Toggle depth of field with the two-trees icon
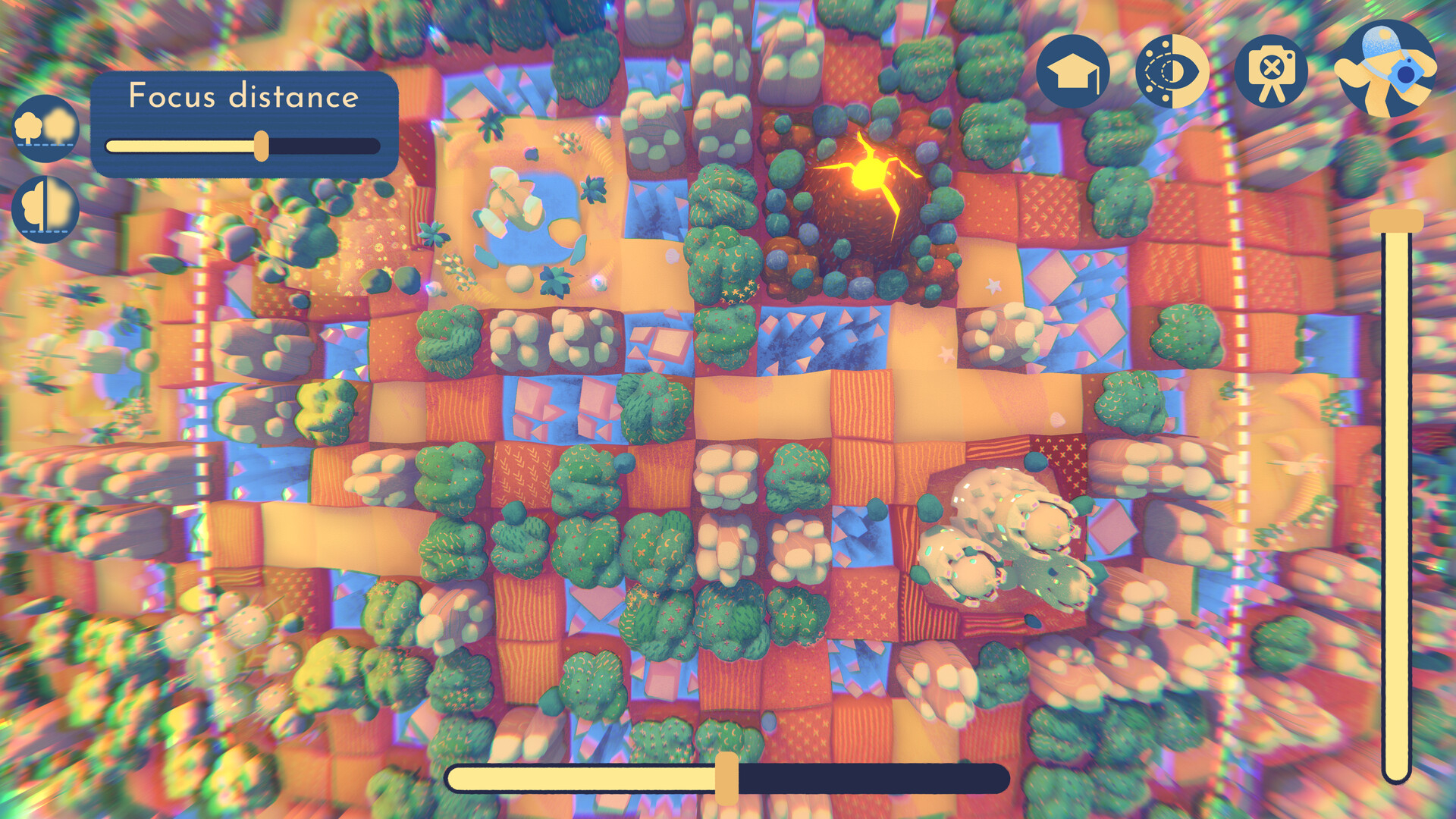 coord(45,127)
